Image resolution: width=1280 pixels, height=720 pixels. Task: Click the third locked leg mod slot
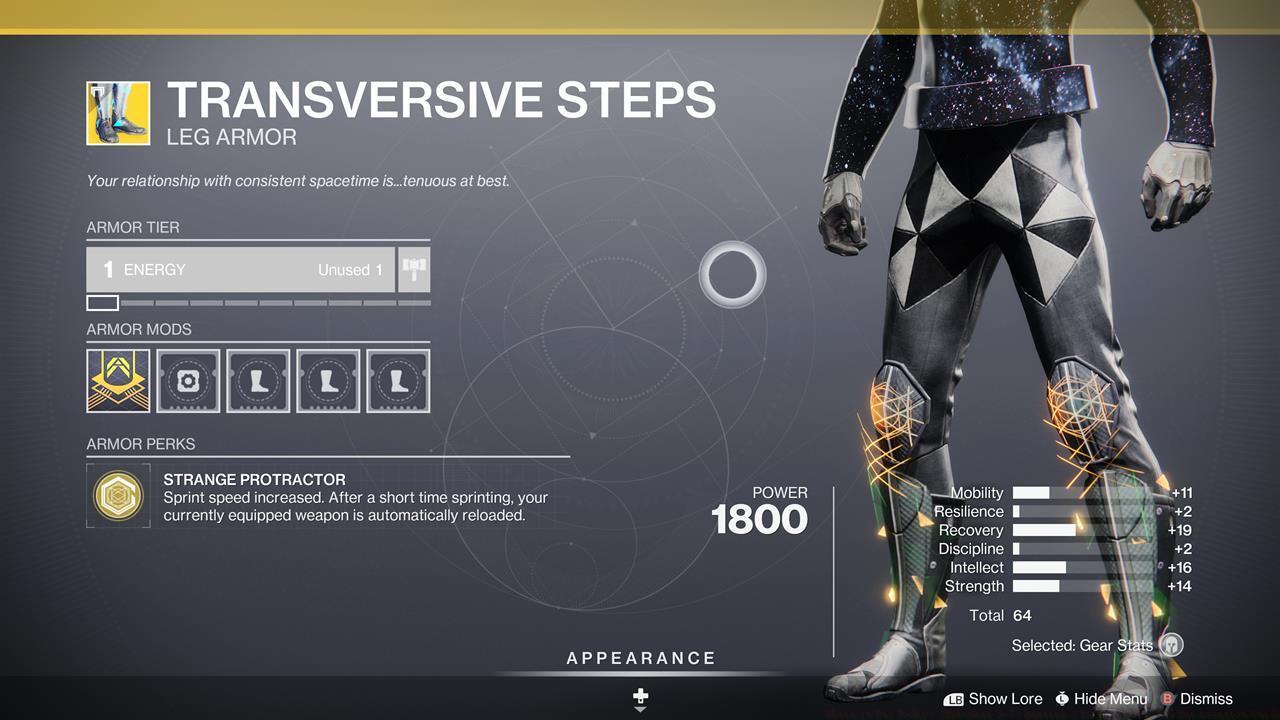(x=397, y=380)
